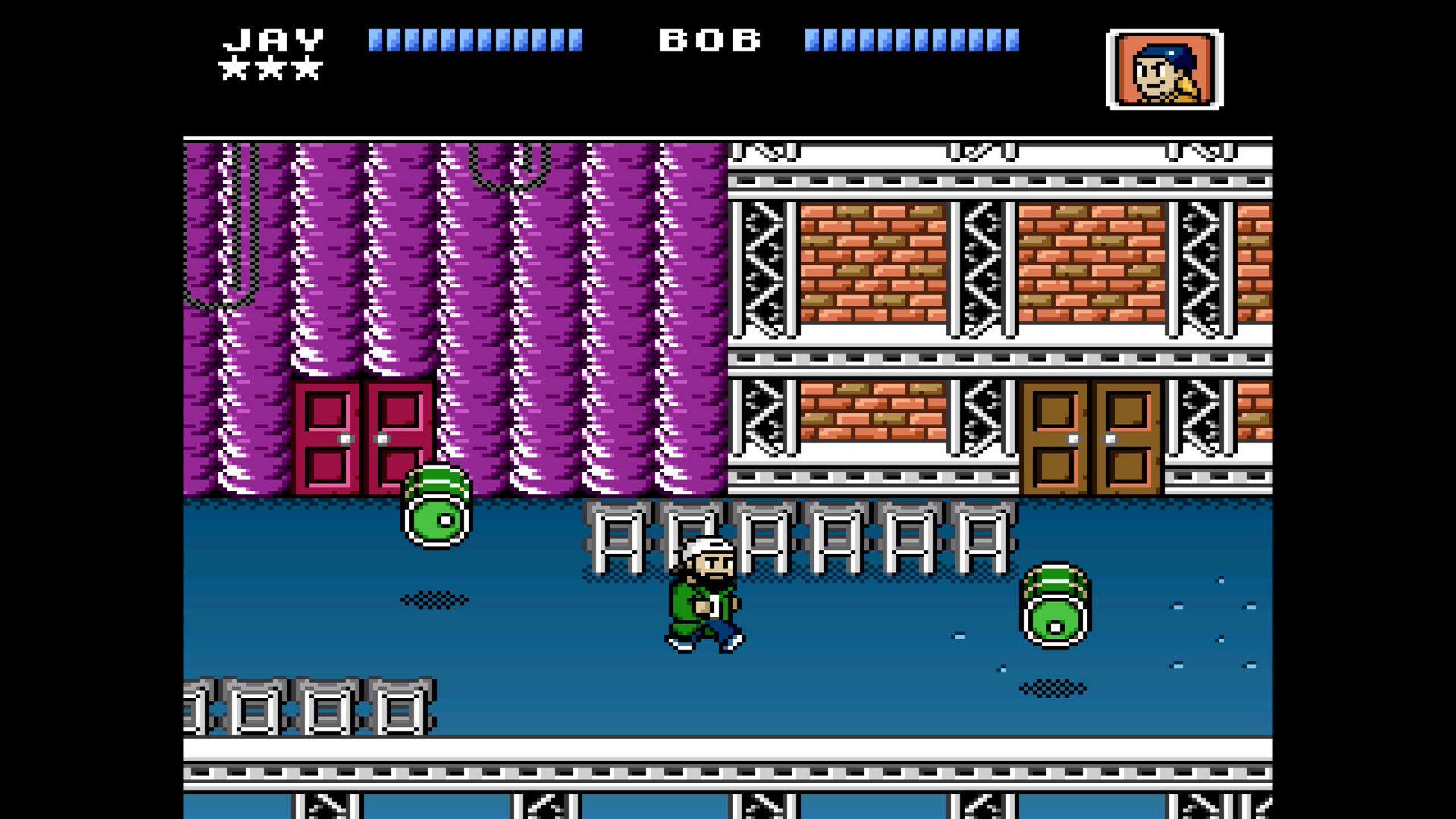Click the JAY name label
Viewport: 1456px width, 819px height.
[271, 39]
